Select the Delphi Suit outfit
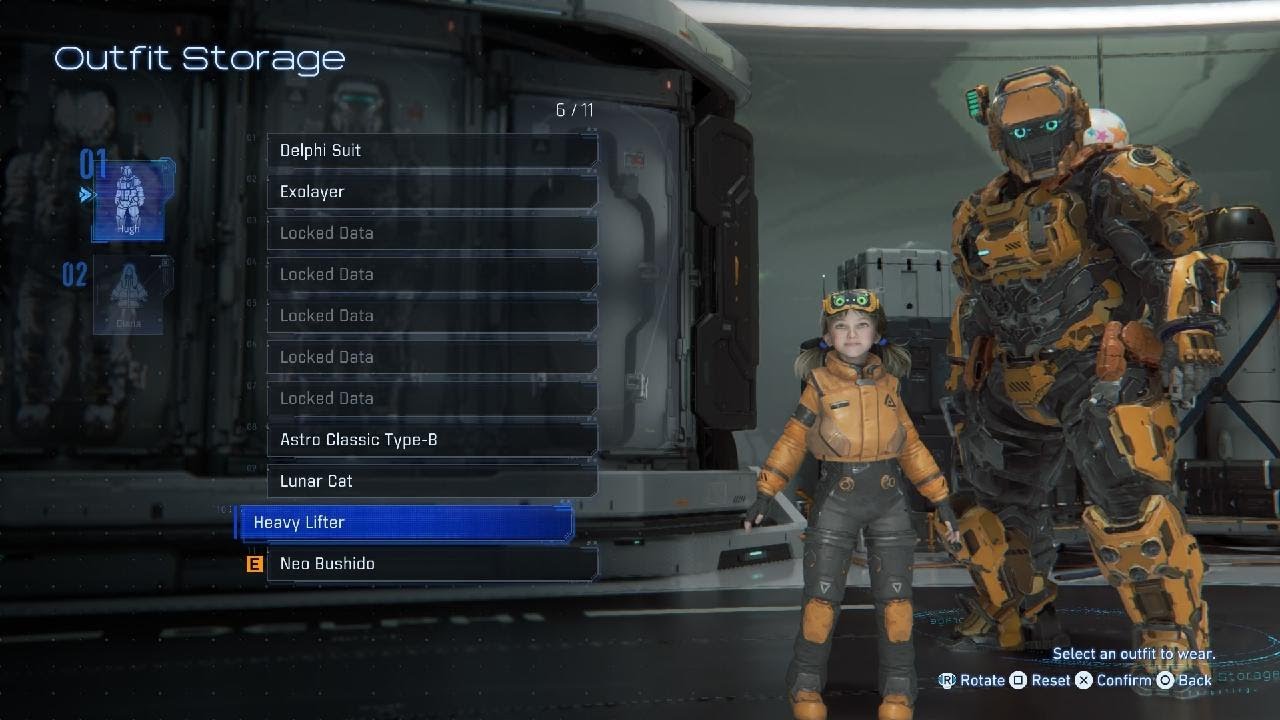This screenshot has height=720, width=1280. (431, 151)
